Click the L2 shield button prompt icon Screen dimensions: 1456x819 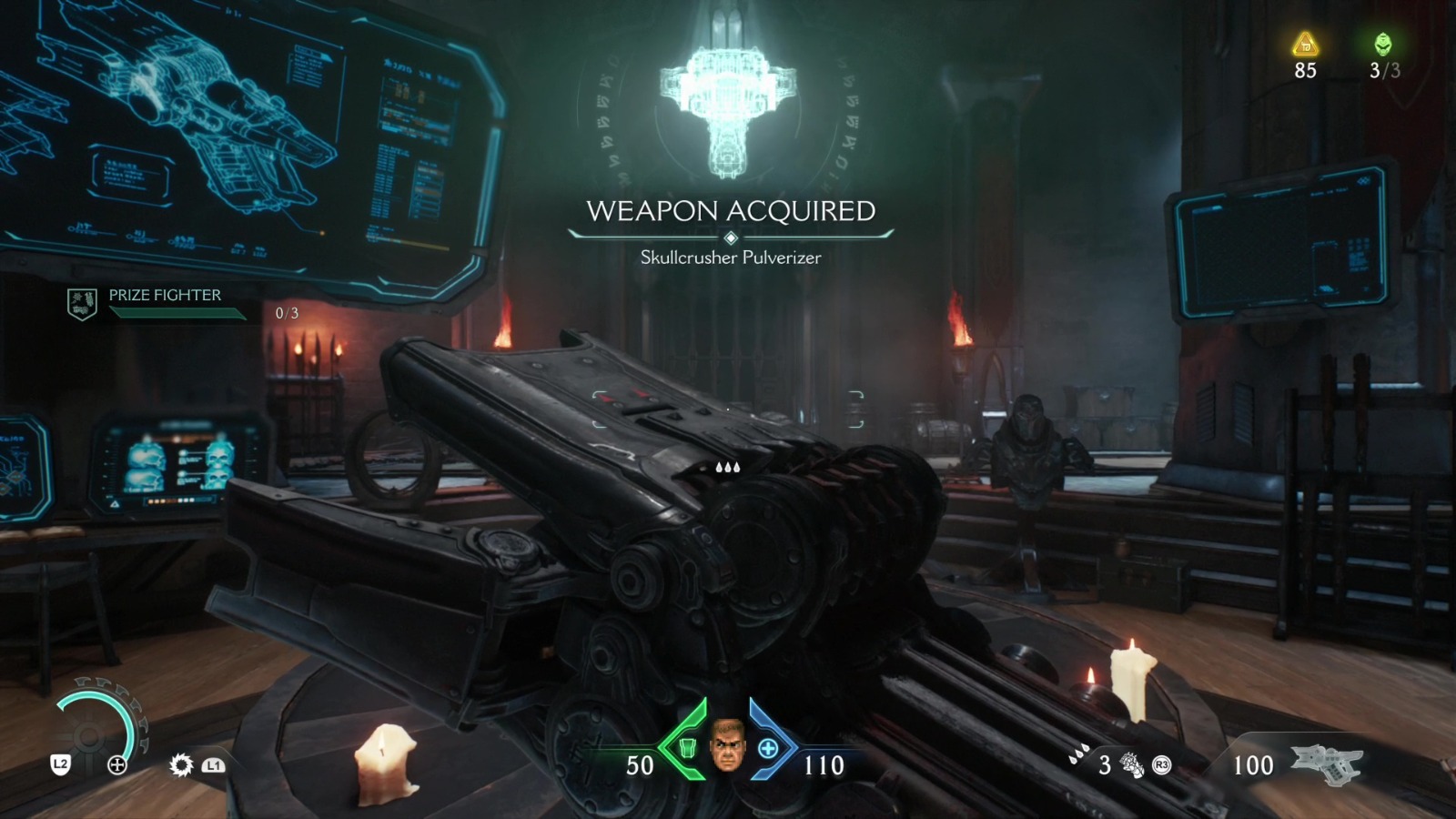click(59, 765)
